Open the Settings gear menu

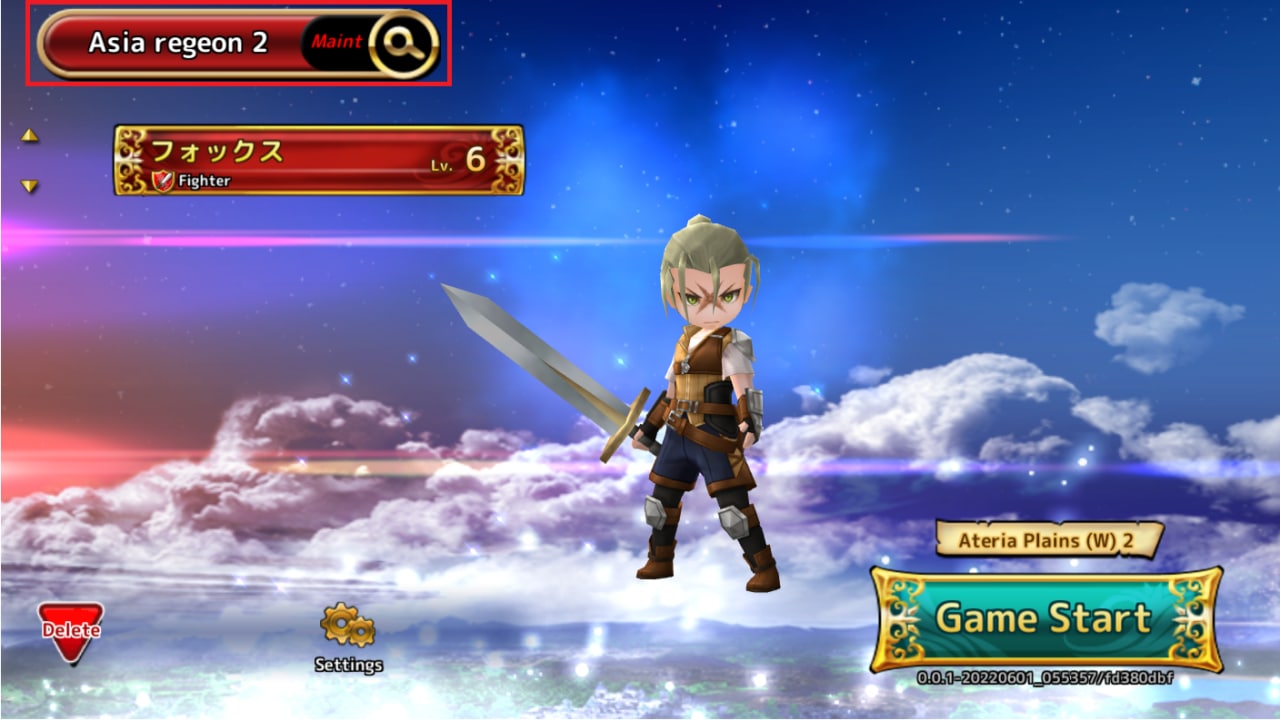(348, 636)
